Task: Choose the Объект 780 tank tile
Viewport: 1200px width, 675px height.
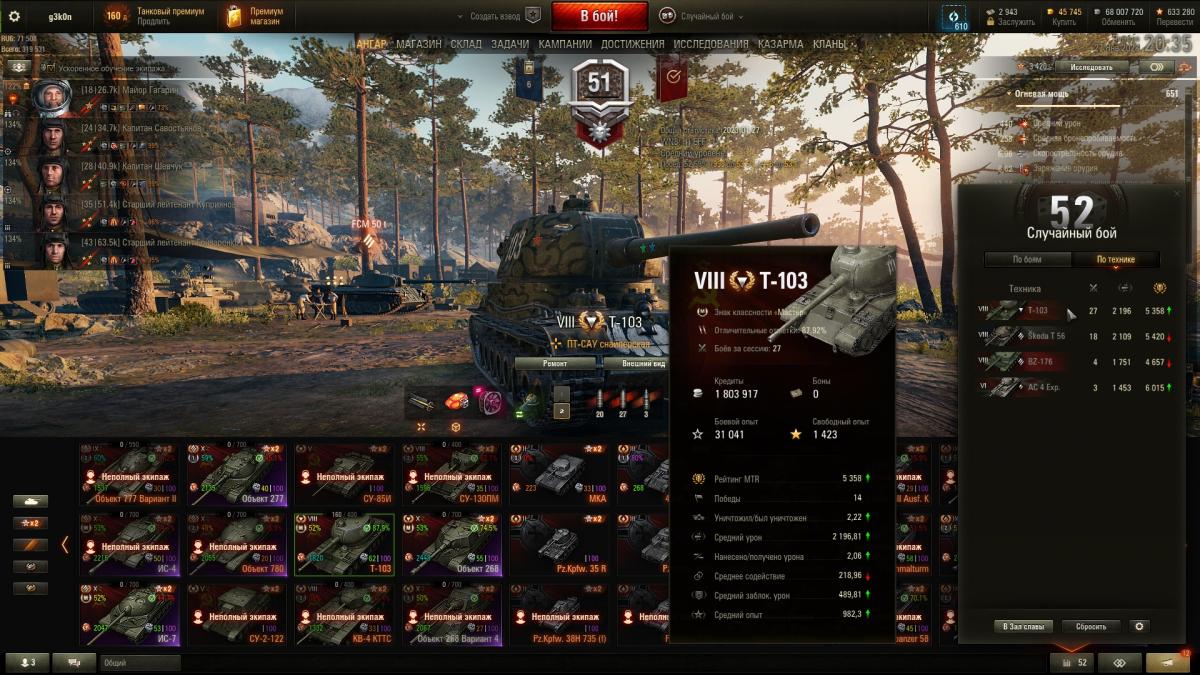Action: click(x=237, y=545)
